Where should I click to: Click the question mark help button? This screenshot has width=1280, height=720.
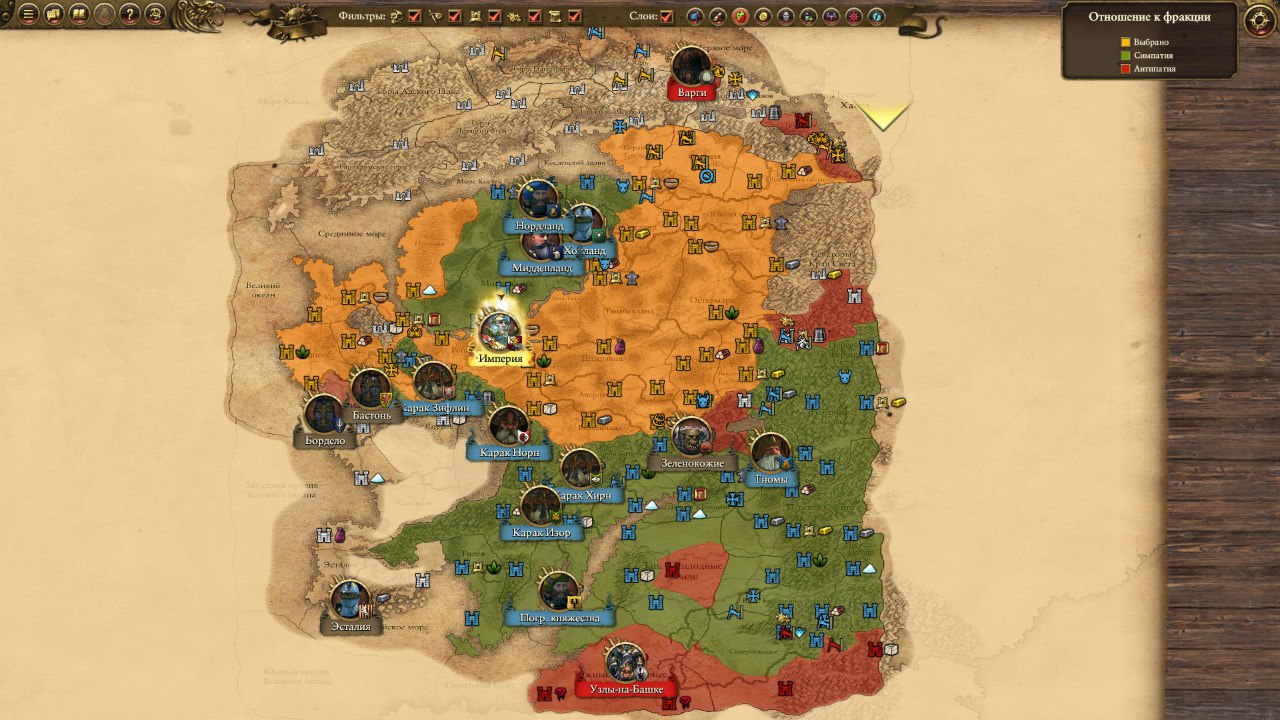[x=129, y=15]
